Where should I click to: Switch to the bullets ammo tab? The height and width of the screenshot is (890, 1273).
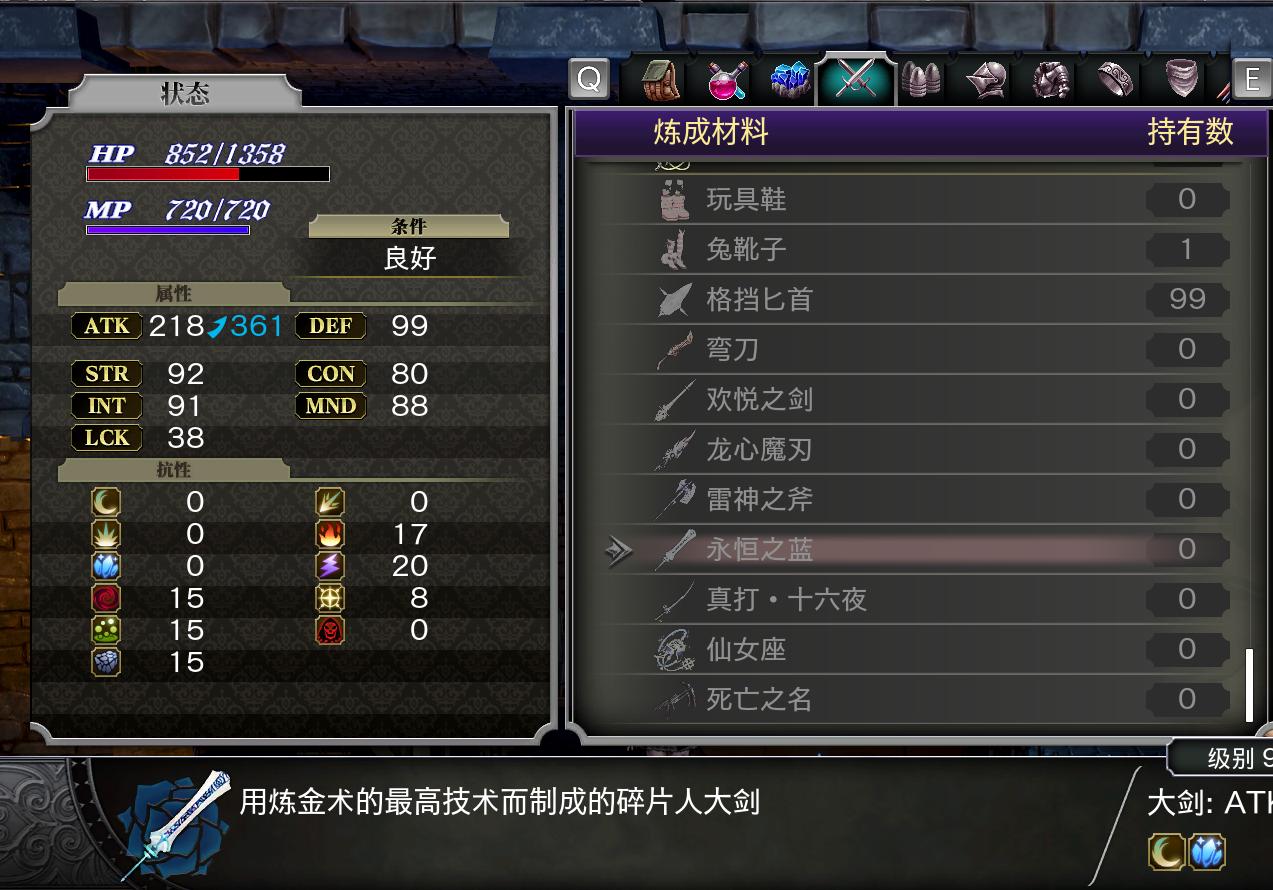[921, 80]
